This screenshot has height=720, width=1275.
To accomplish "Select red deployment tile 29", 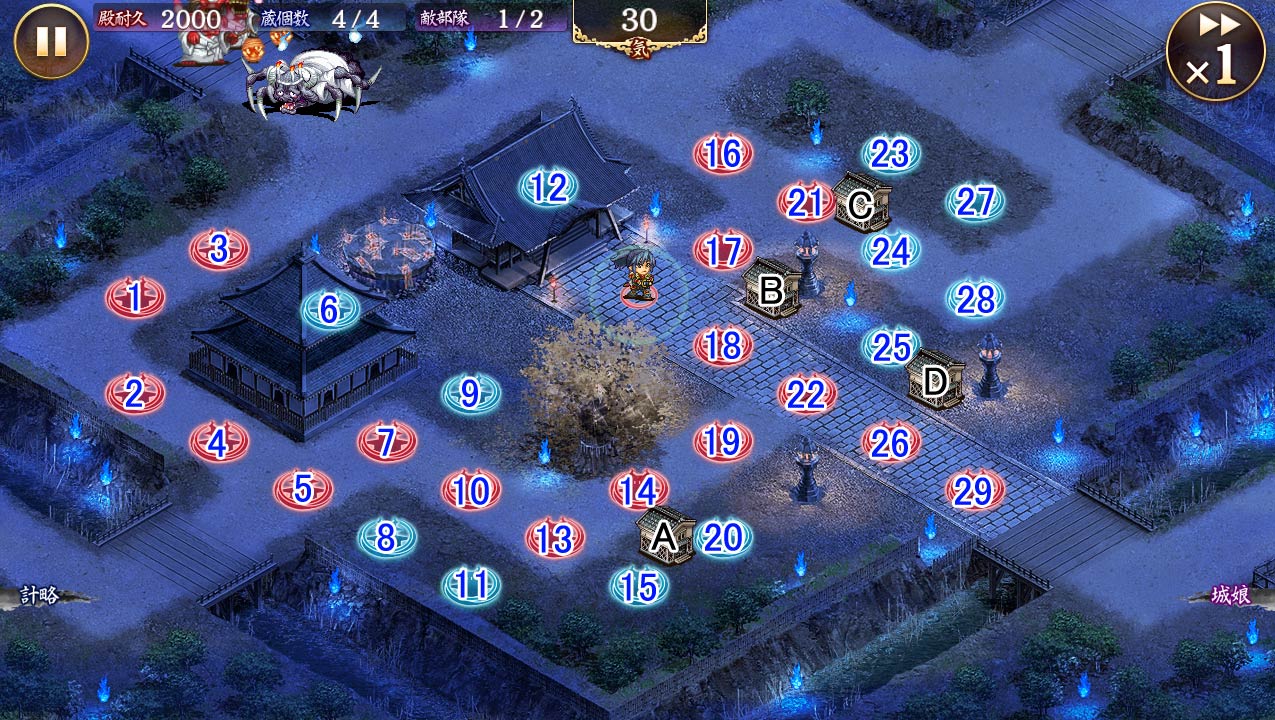I will 974,490.
